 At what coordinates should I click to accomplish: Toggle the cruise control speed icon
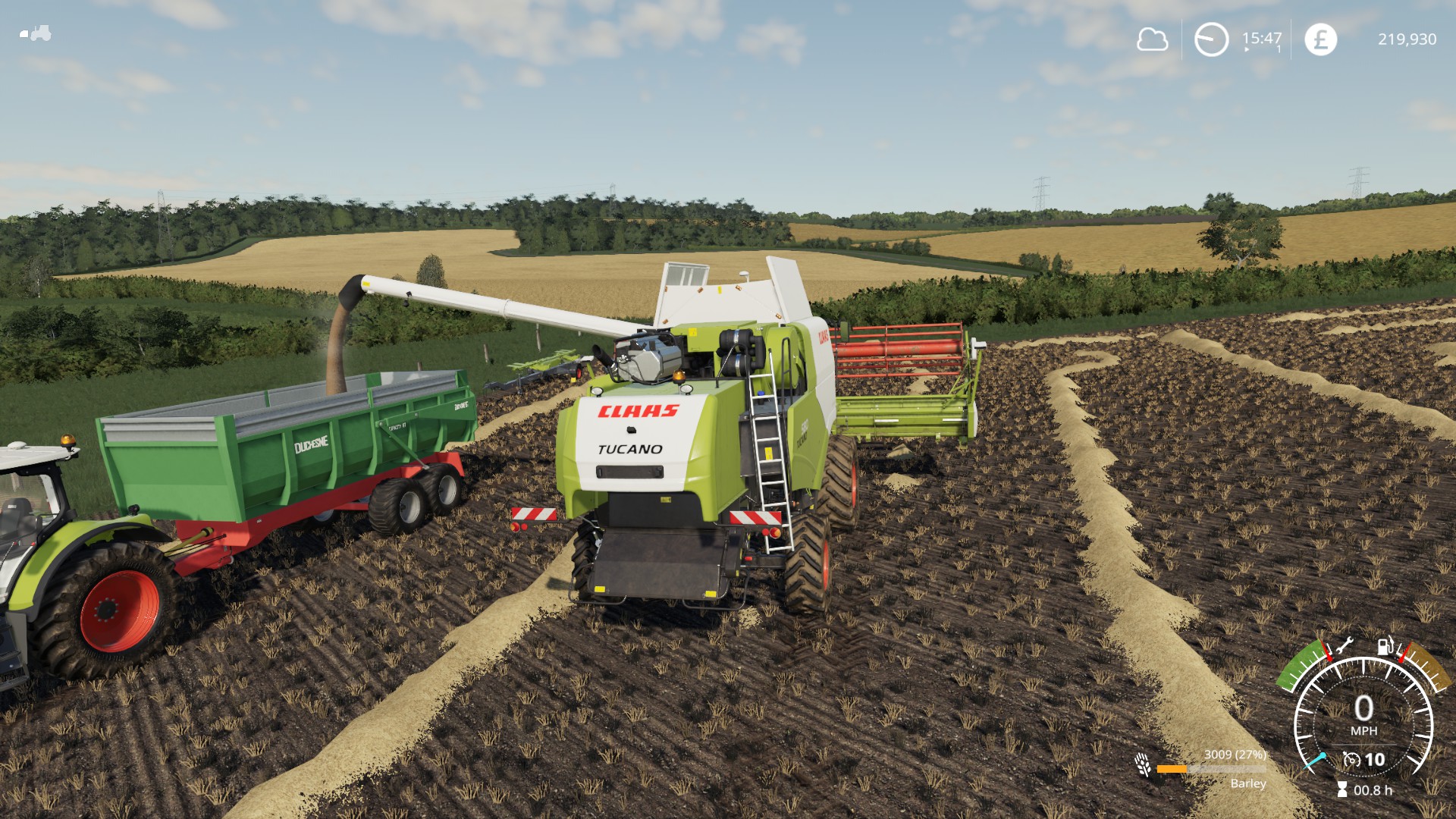tap(1351, 759)
